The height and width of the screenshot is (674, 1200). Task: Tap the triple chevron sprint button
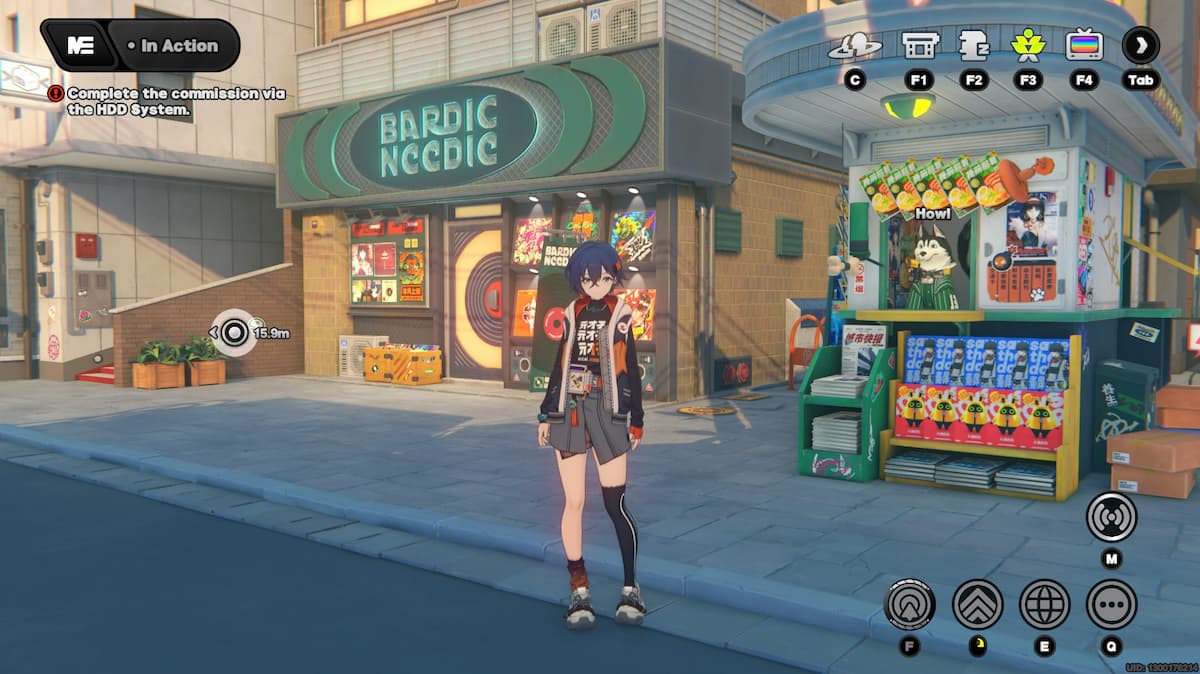click(x=977, y=604)
